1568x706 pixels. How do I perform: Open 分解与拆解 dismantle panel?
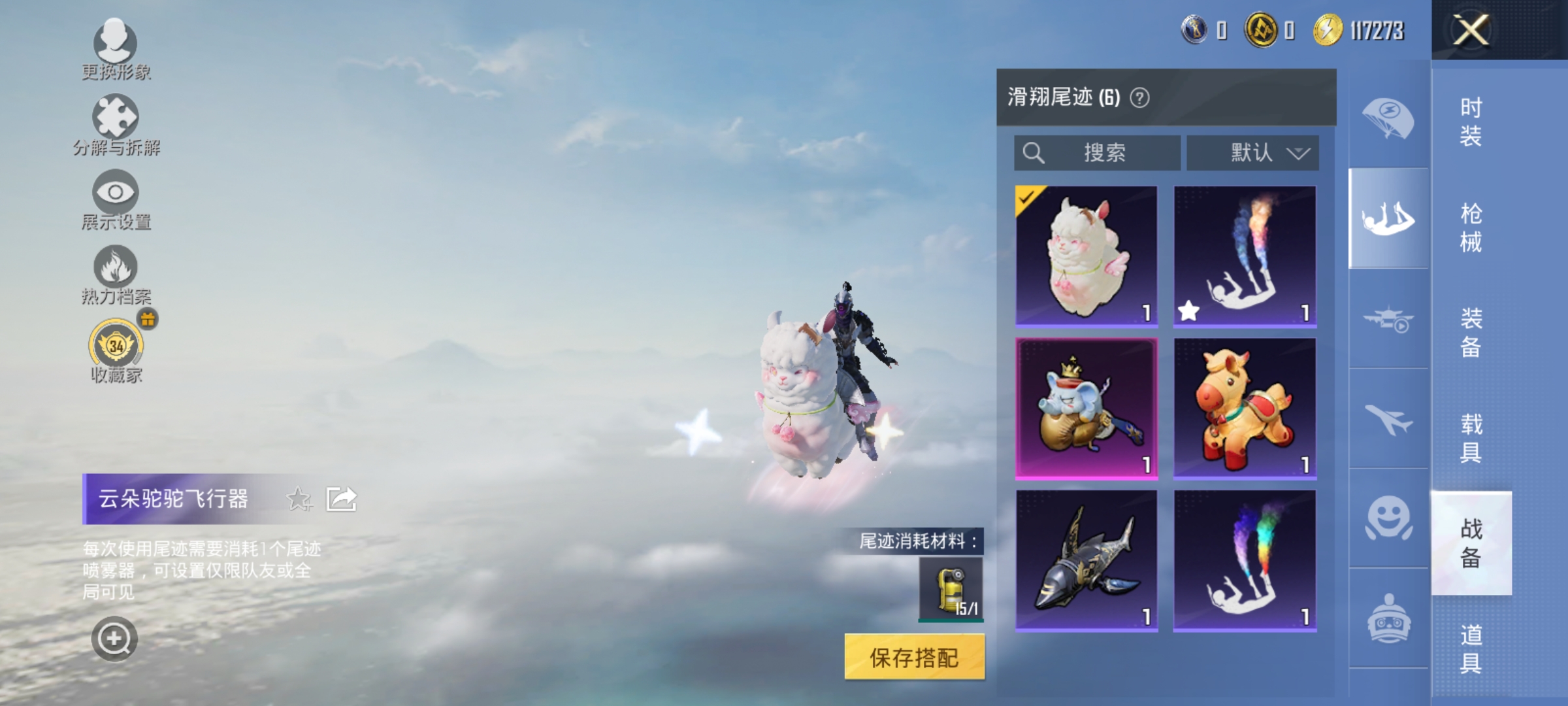tap(116, 124)
